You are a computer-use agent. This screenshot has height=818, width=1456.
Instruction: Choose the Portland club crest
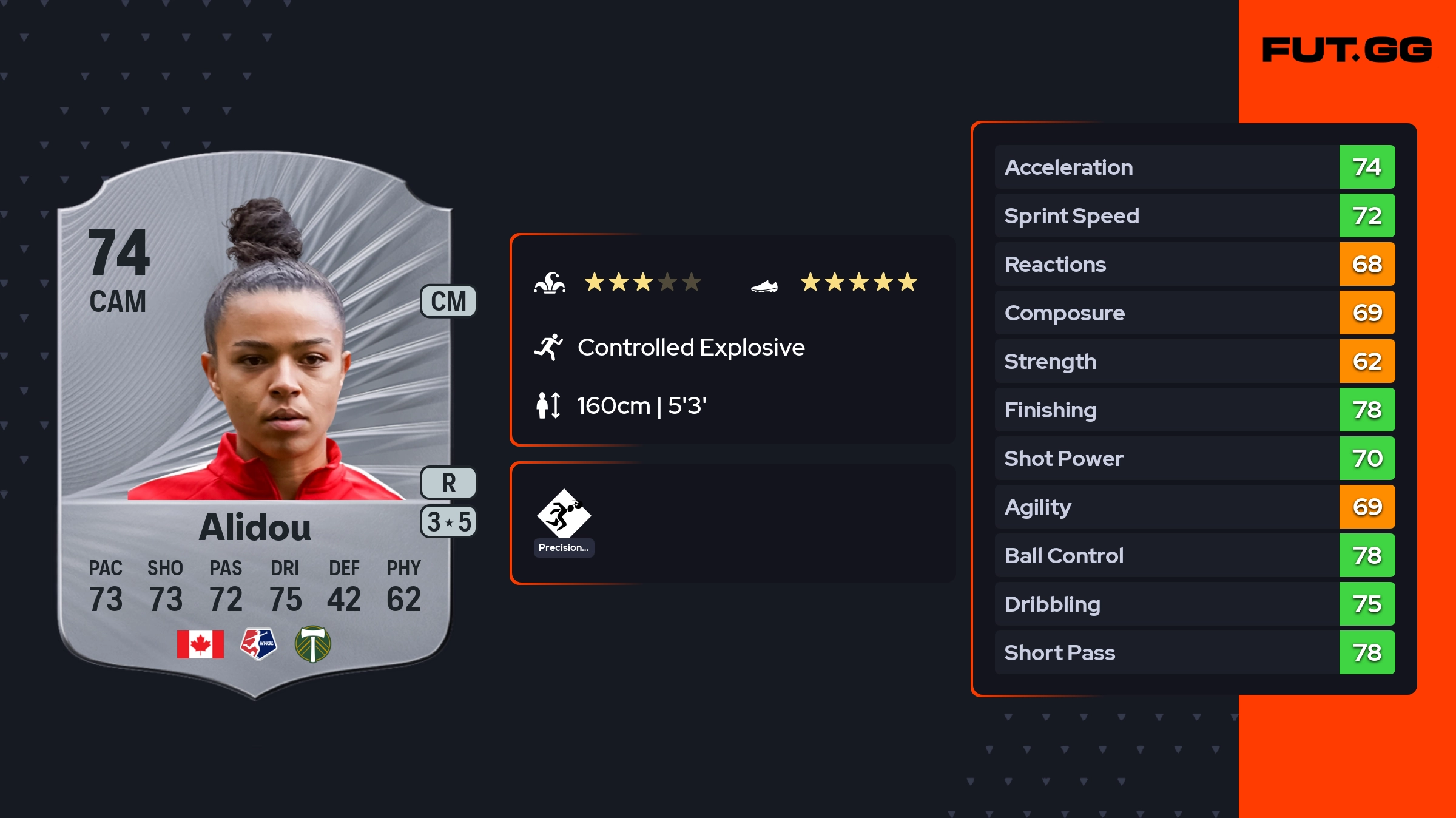pos(313,644)
